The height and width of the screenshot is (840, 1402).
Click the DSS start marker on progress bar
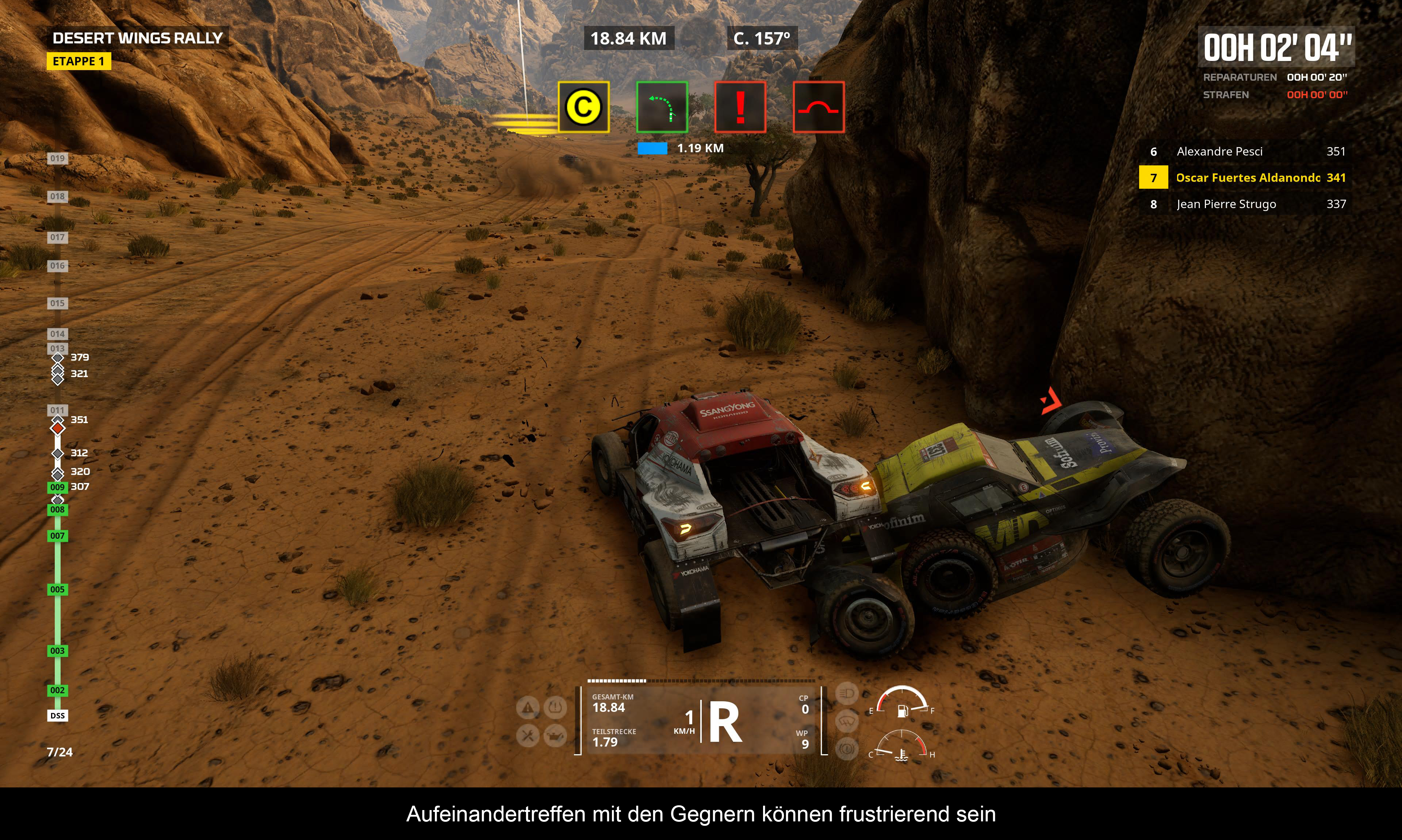tap(57, 716)
